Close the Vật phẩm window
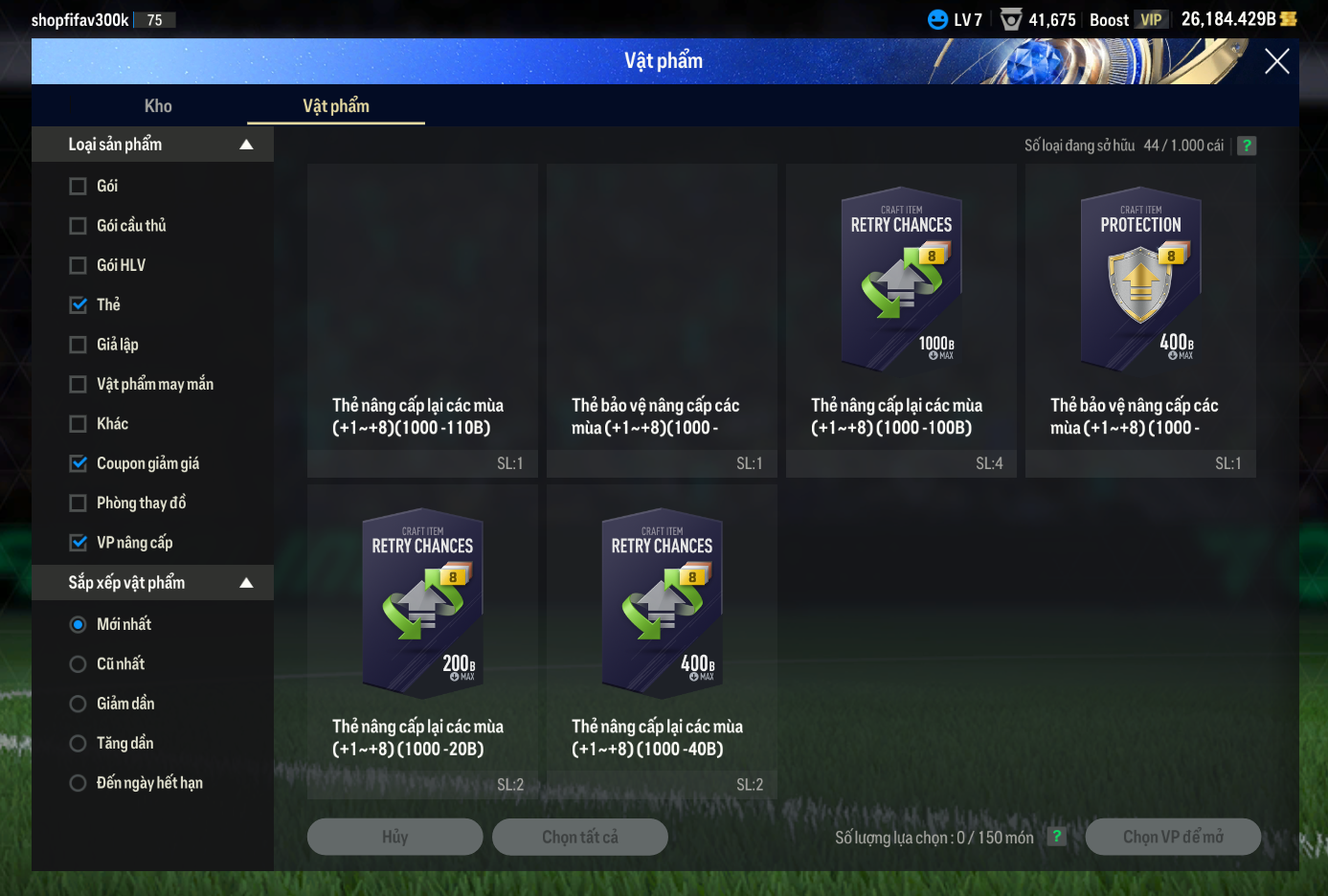The image size is (1328, 896). (x=1276, y=62)
